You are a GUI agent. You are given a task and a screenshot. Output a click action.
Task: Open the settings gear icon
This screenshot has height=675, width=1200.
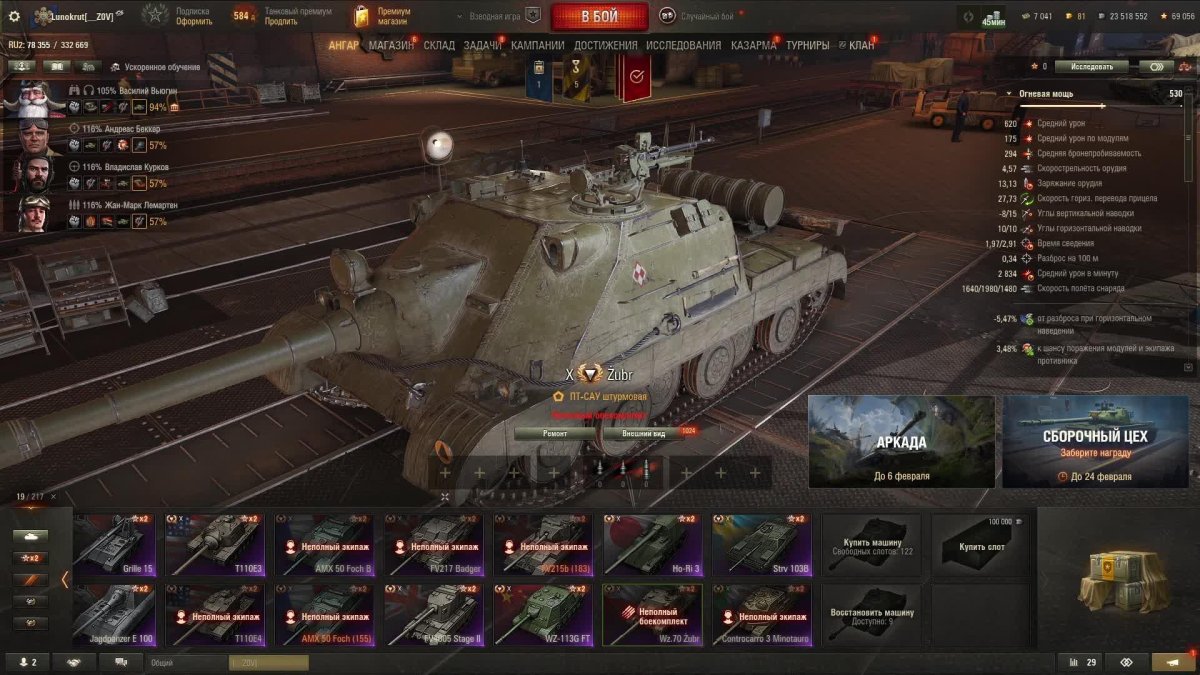point(14,17)
